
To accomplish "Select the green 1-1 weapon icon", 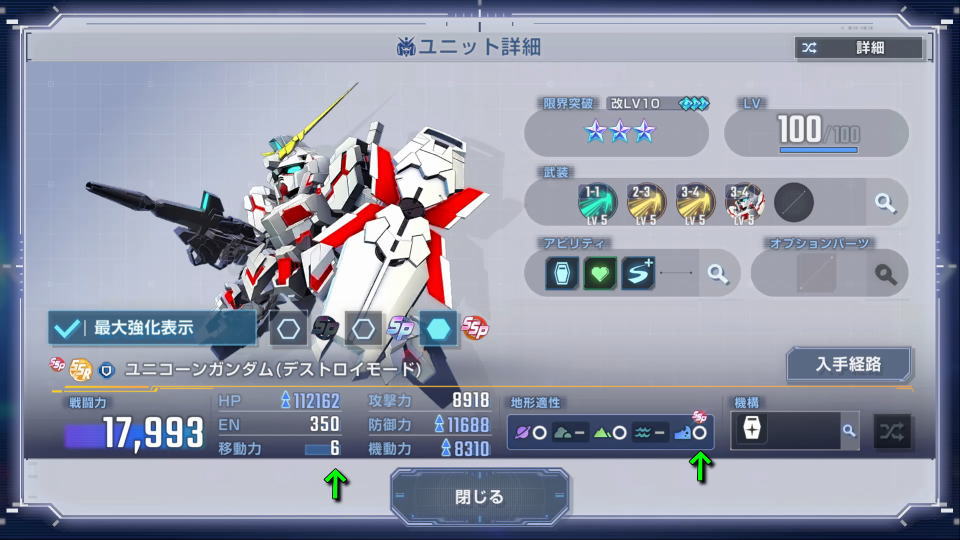I will [x=596, y=202].
